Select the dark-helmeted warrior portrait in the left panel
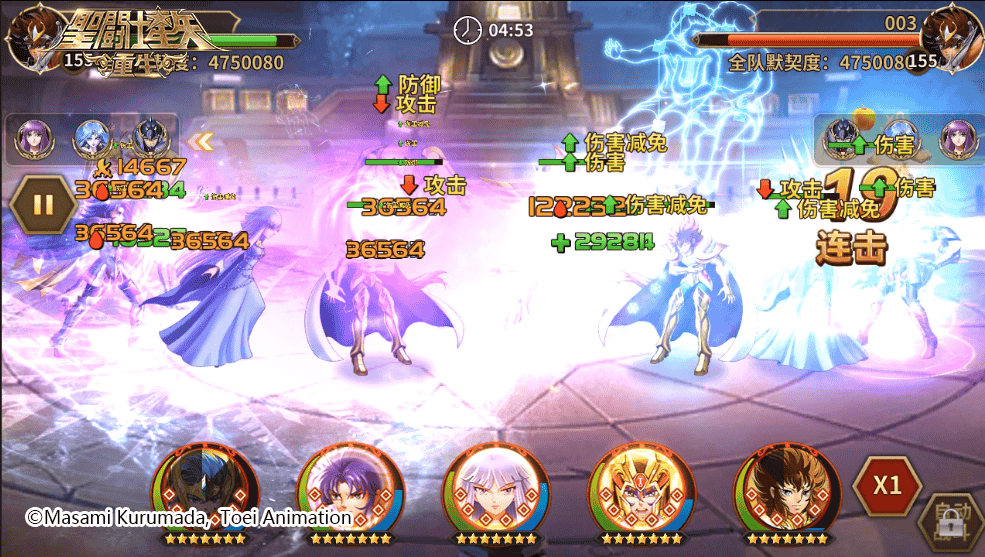 tap(152, 141)
